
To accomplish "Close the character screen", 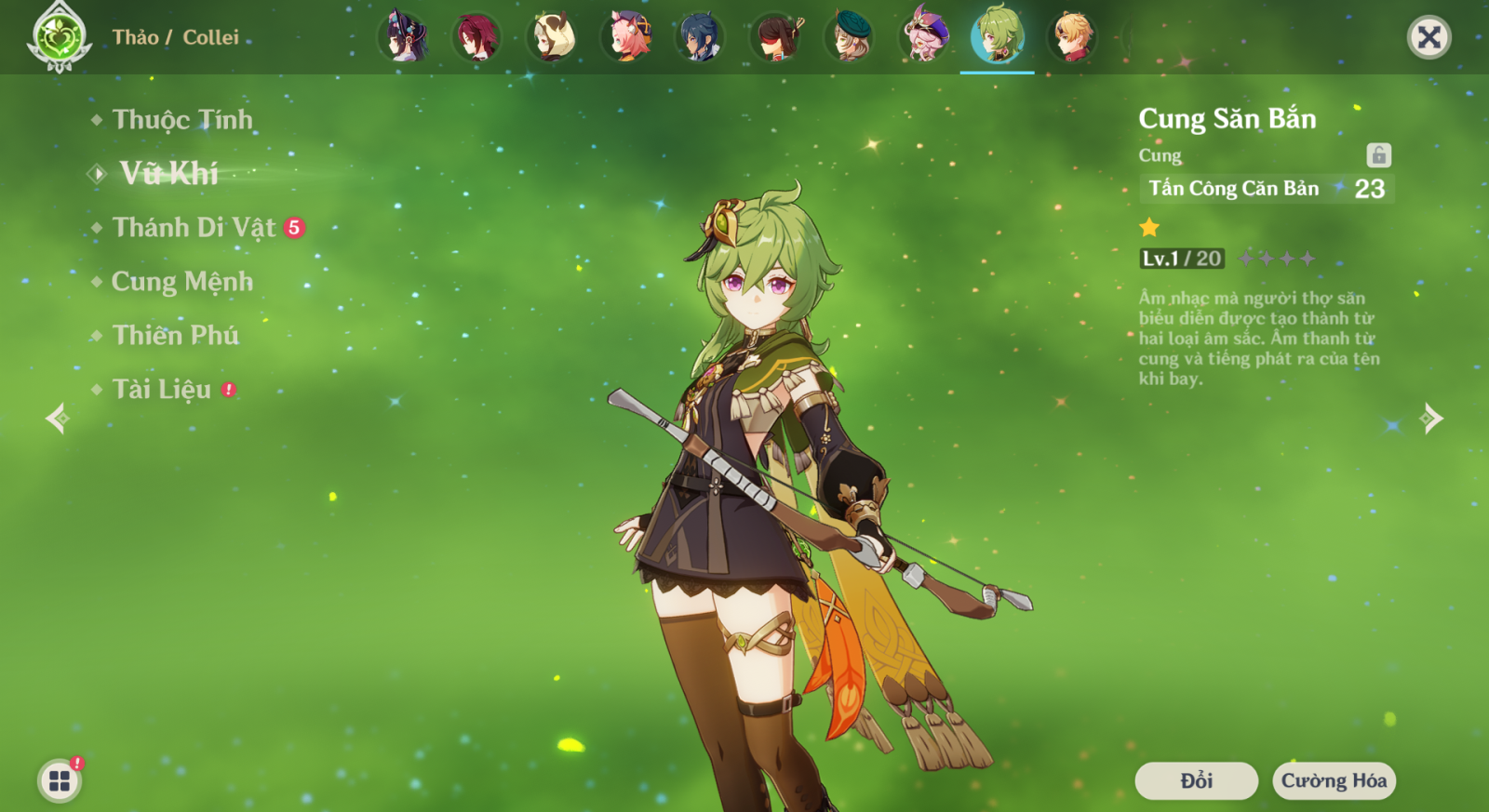I will [1429, 37].
